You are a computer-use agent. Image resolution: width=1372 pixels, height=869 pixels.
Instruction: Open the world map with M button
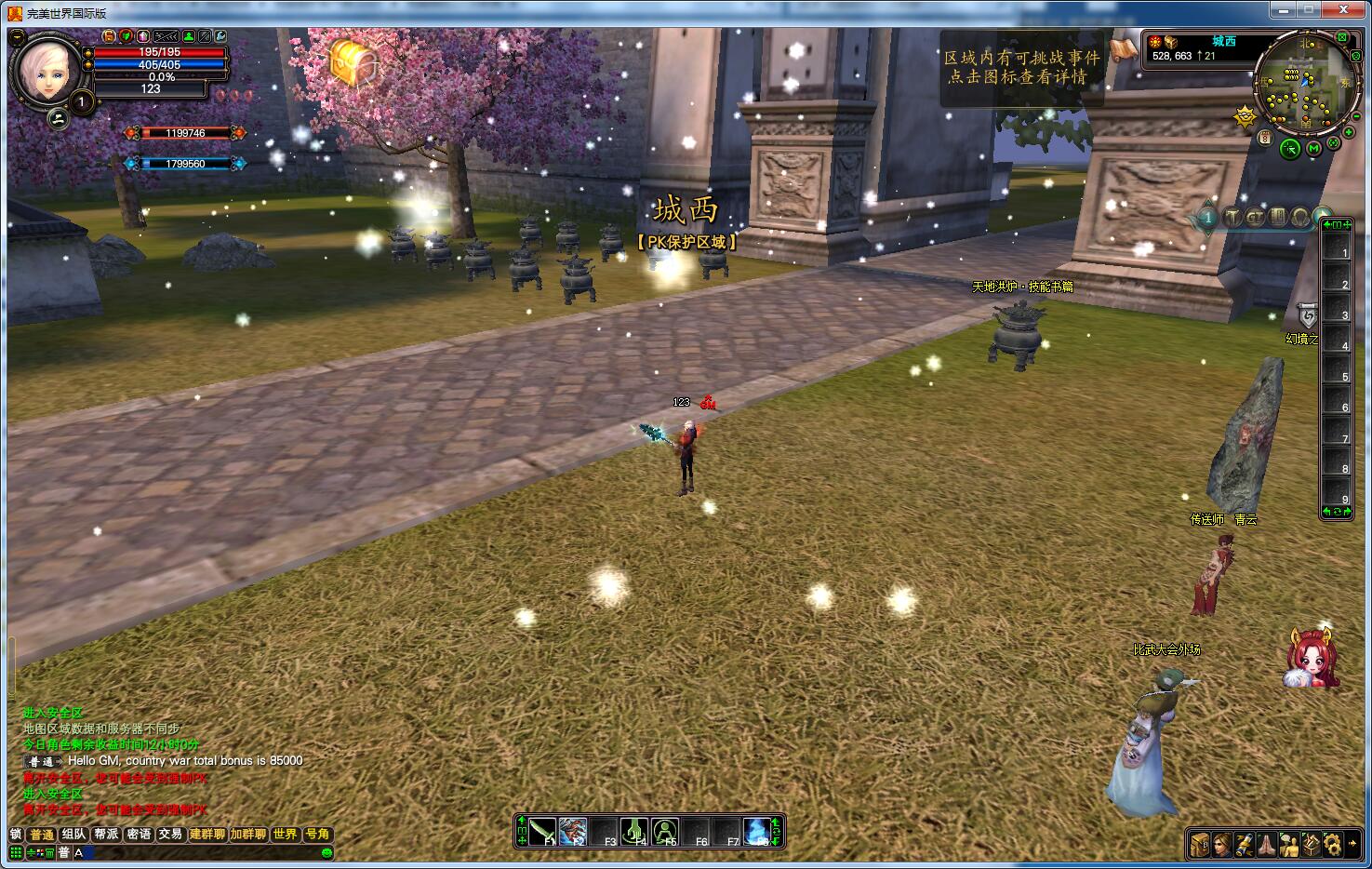click(1313, 148)
